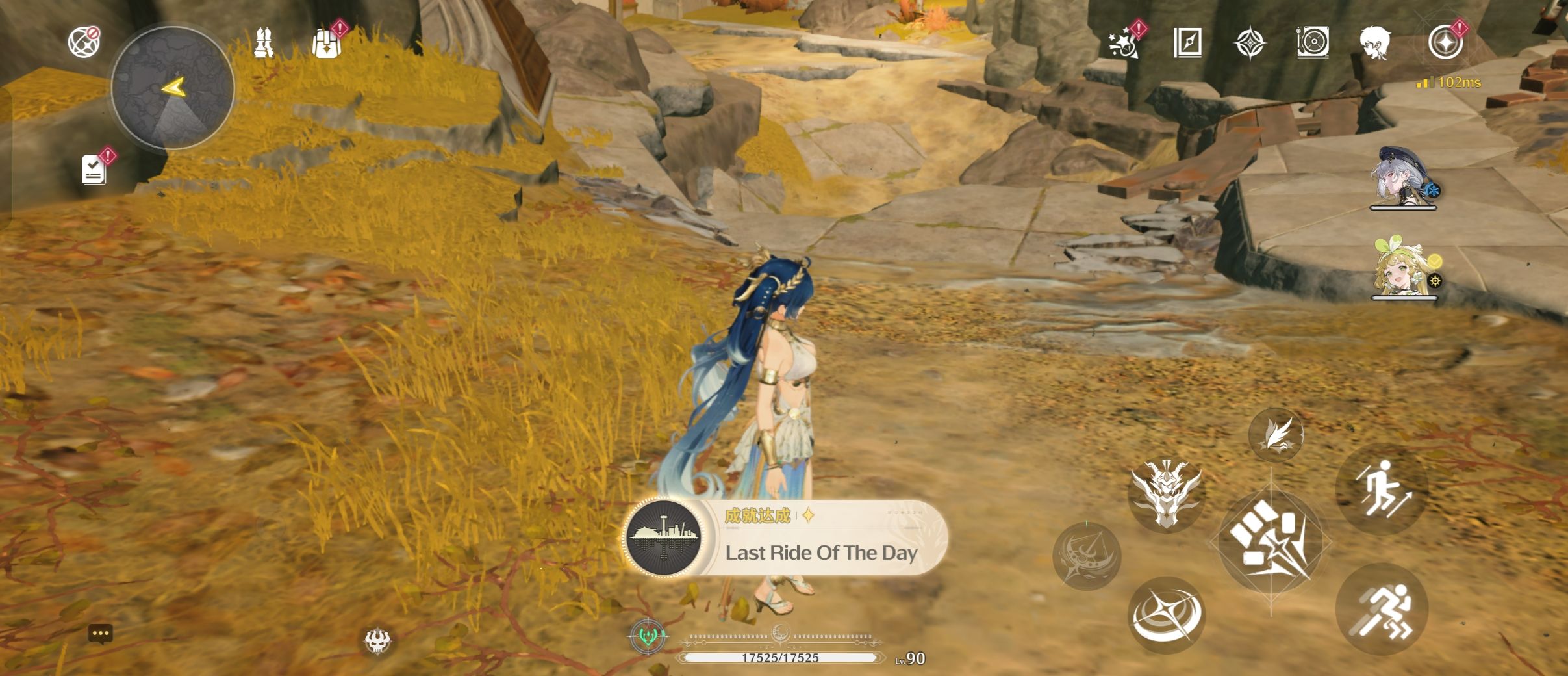1568x676 pixels.
Task: Switch to the silver-haired party member
Action: [1403, 177]
